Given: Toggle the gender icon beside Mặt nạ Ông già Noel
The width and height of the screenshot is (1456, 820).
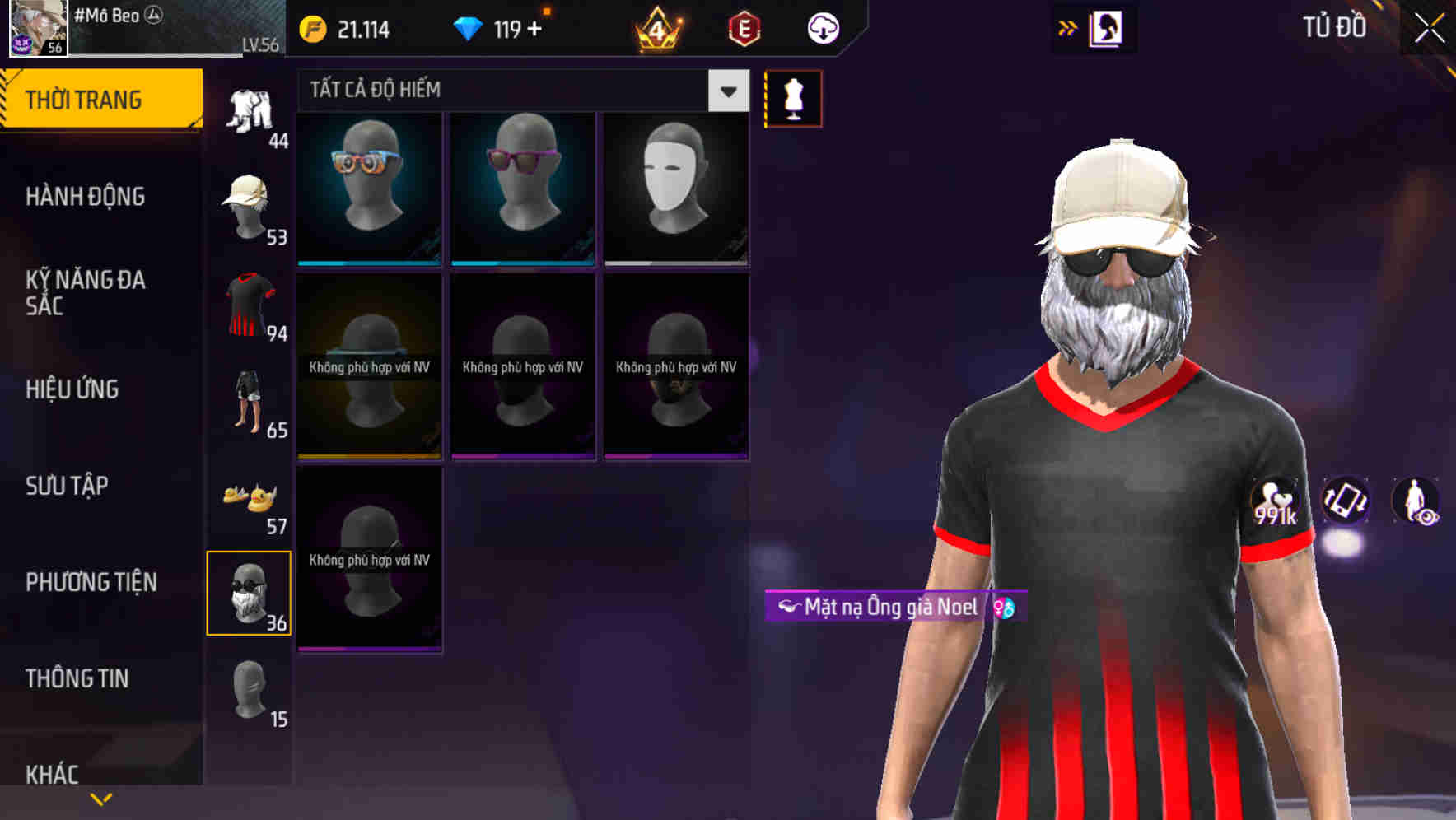Looking at the screenshot, I should pyautogui.click(x=1004, y=609).
